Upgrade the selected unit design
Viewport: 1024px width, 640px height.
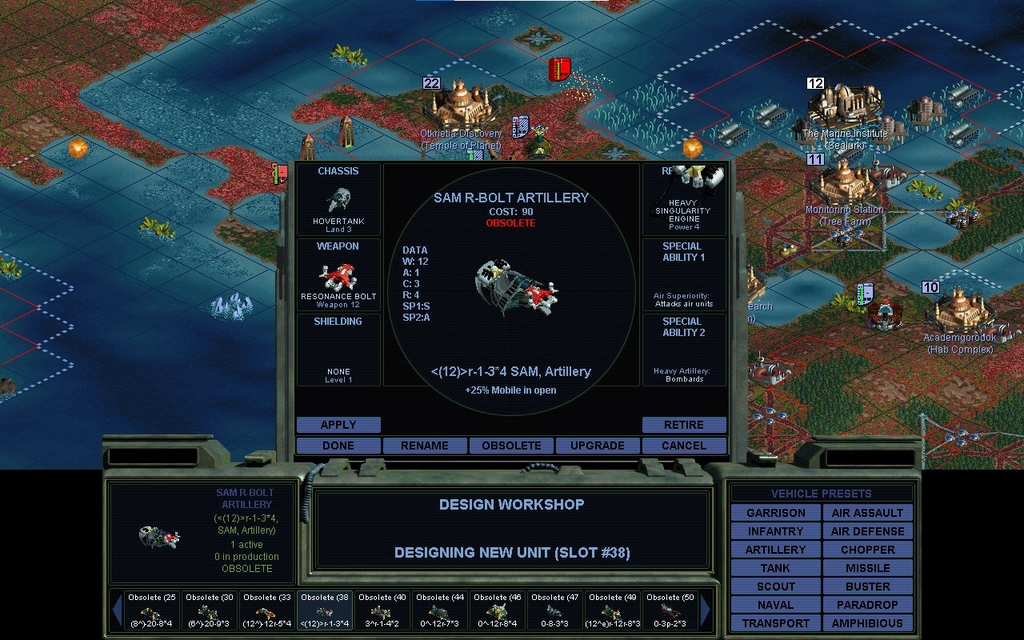click(597, 445)
